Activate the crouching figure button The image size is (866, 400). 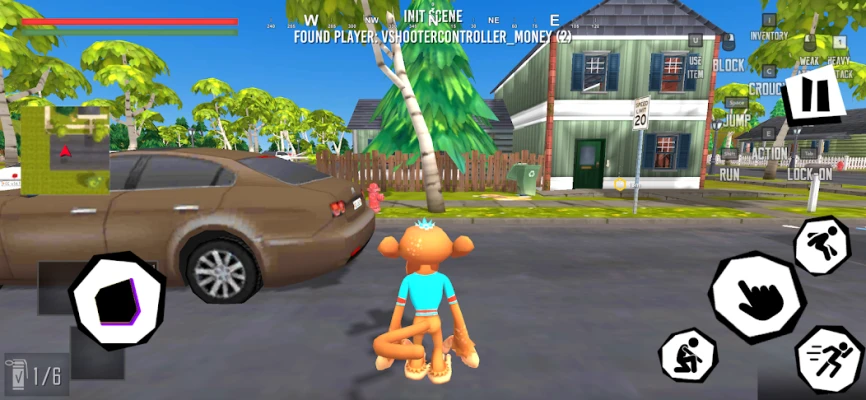click(688, 355)
